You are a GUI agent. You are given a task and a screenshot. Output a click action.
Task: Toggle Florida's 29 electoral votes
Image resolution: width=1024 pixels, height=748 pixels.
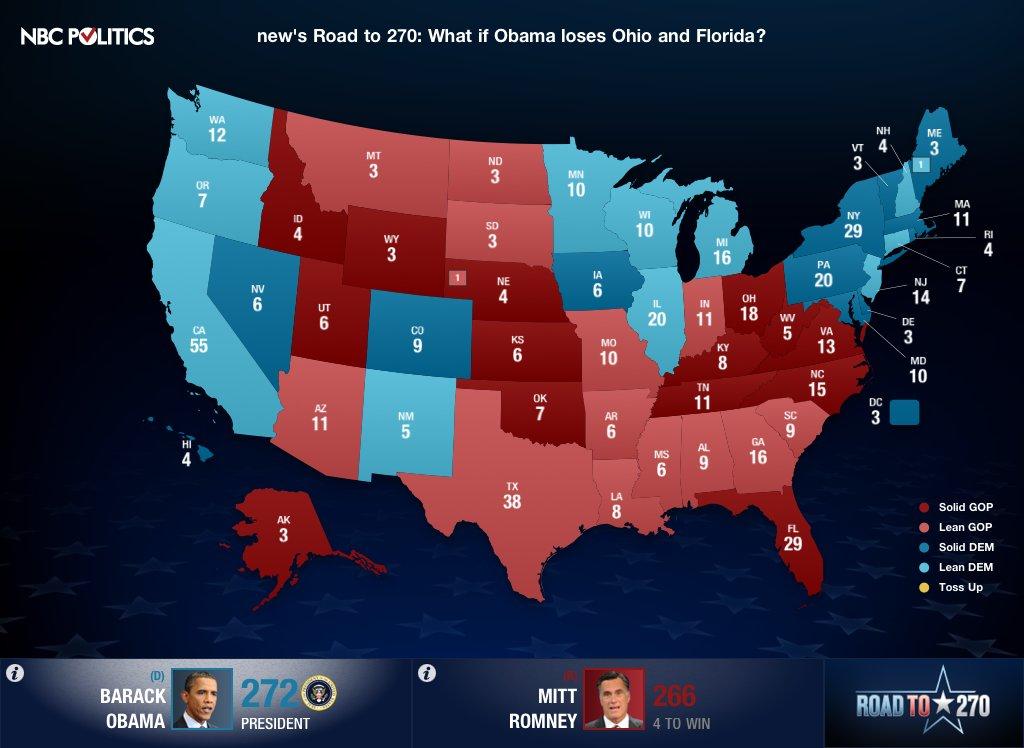[794, 544]
